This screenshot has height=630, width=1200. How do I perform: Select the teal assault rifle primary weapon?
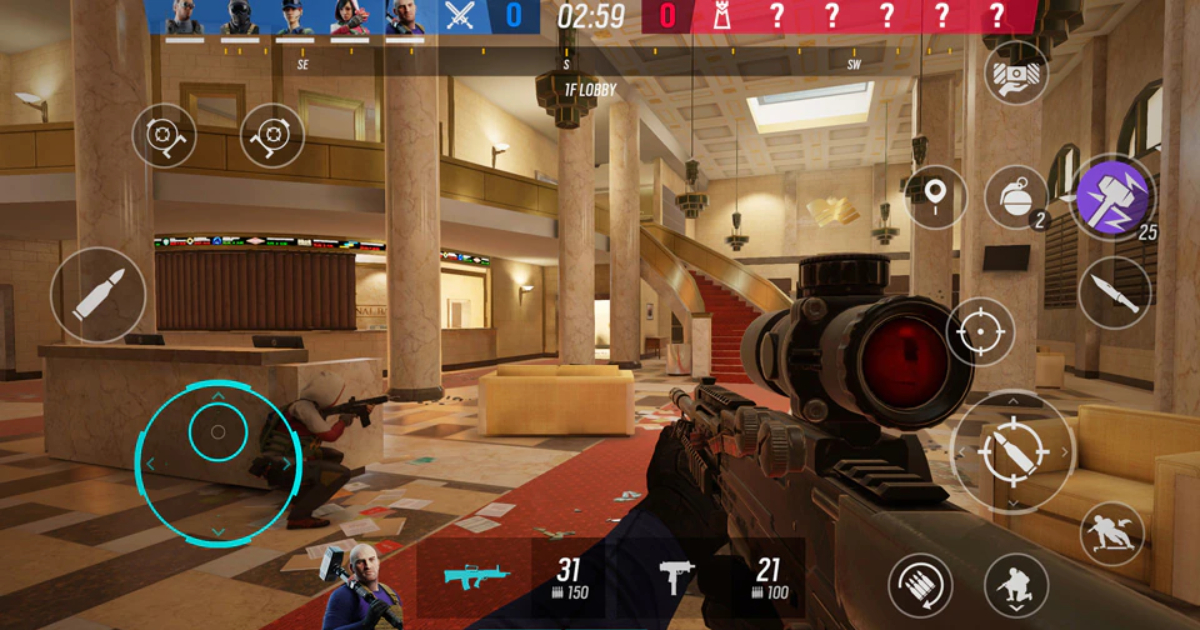point(476,577)
